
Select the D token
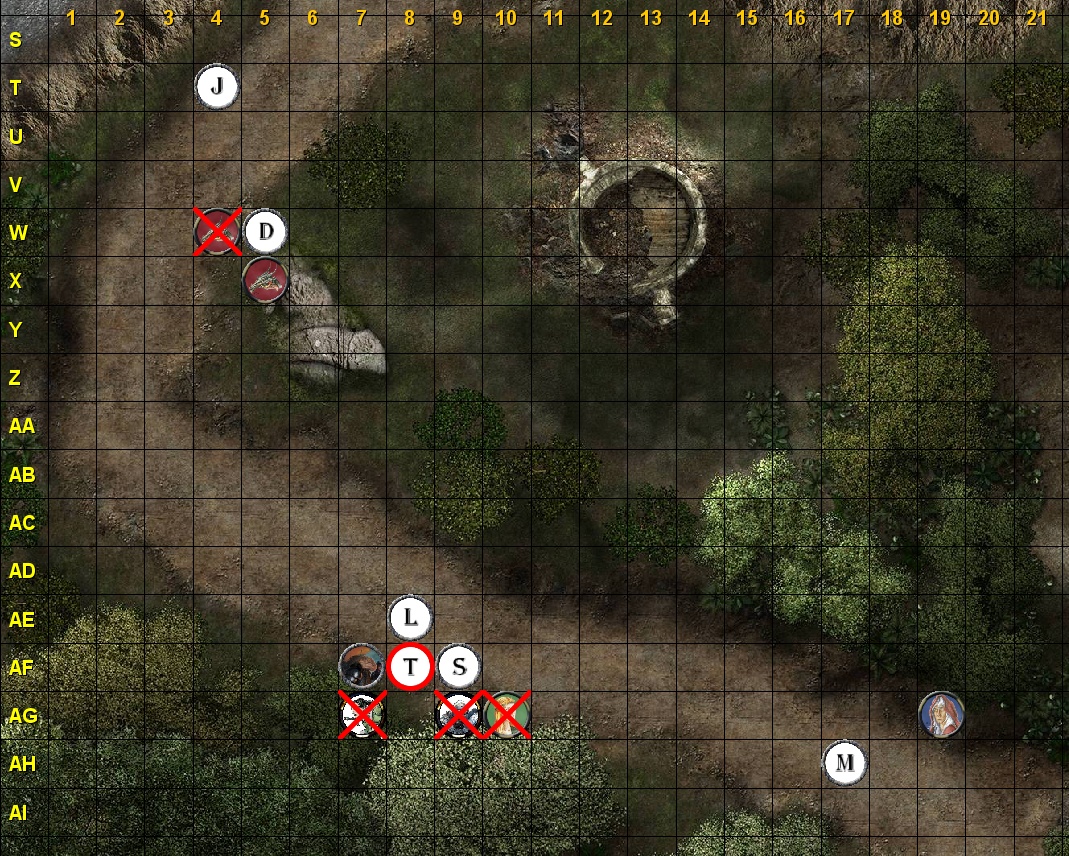(265, 232)
